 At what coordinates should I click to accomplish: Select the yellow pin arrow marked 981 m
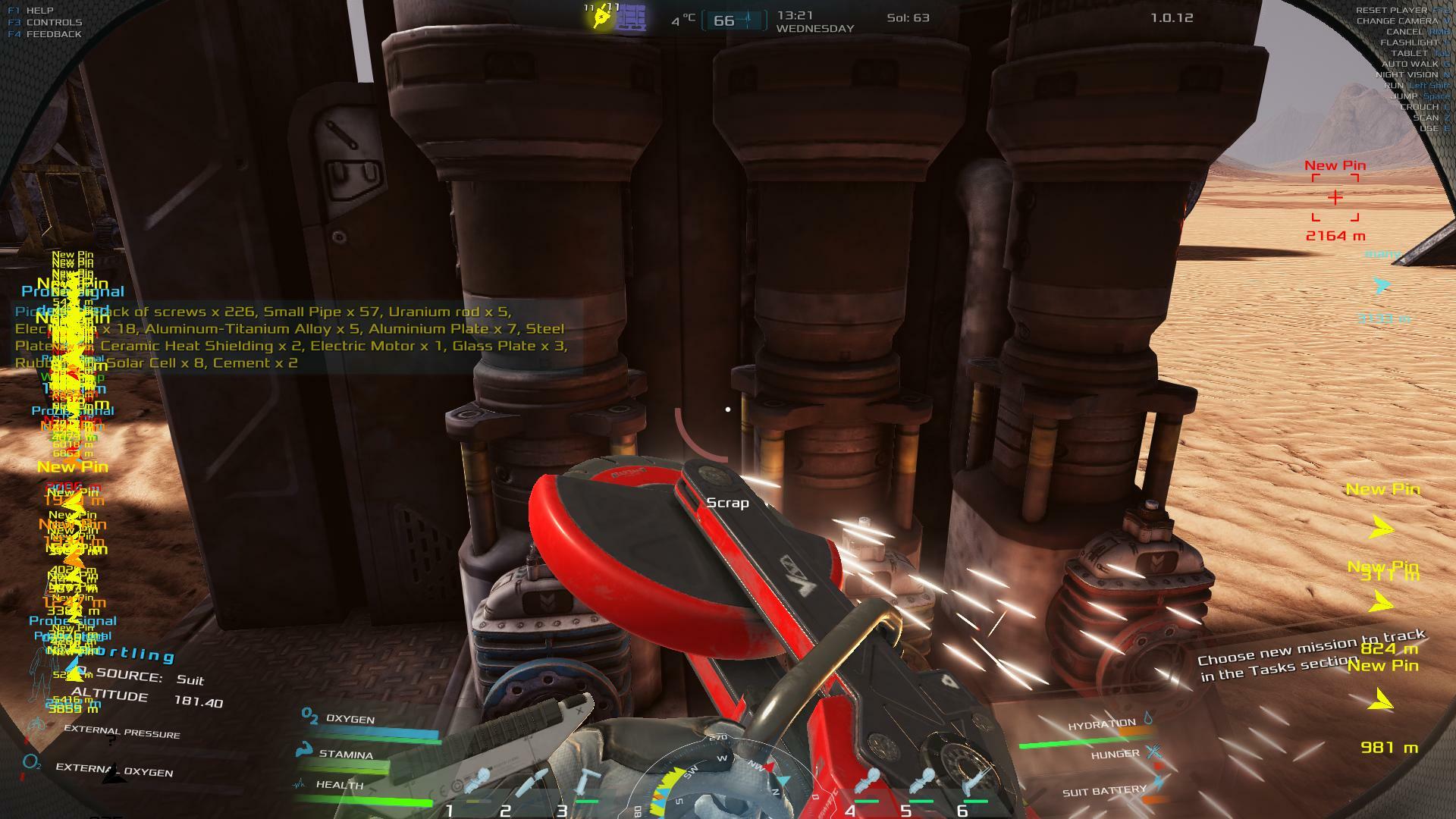pos(1381,701)
